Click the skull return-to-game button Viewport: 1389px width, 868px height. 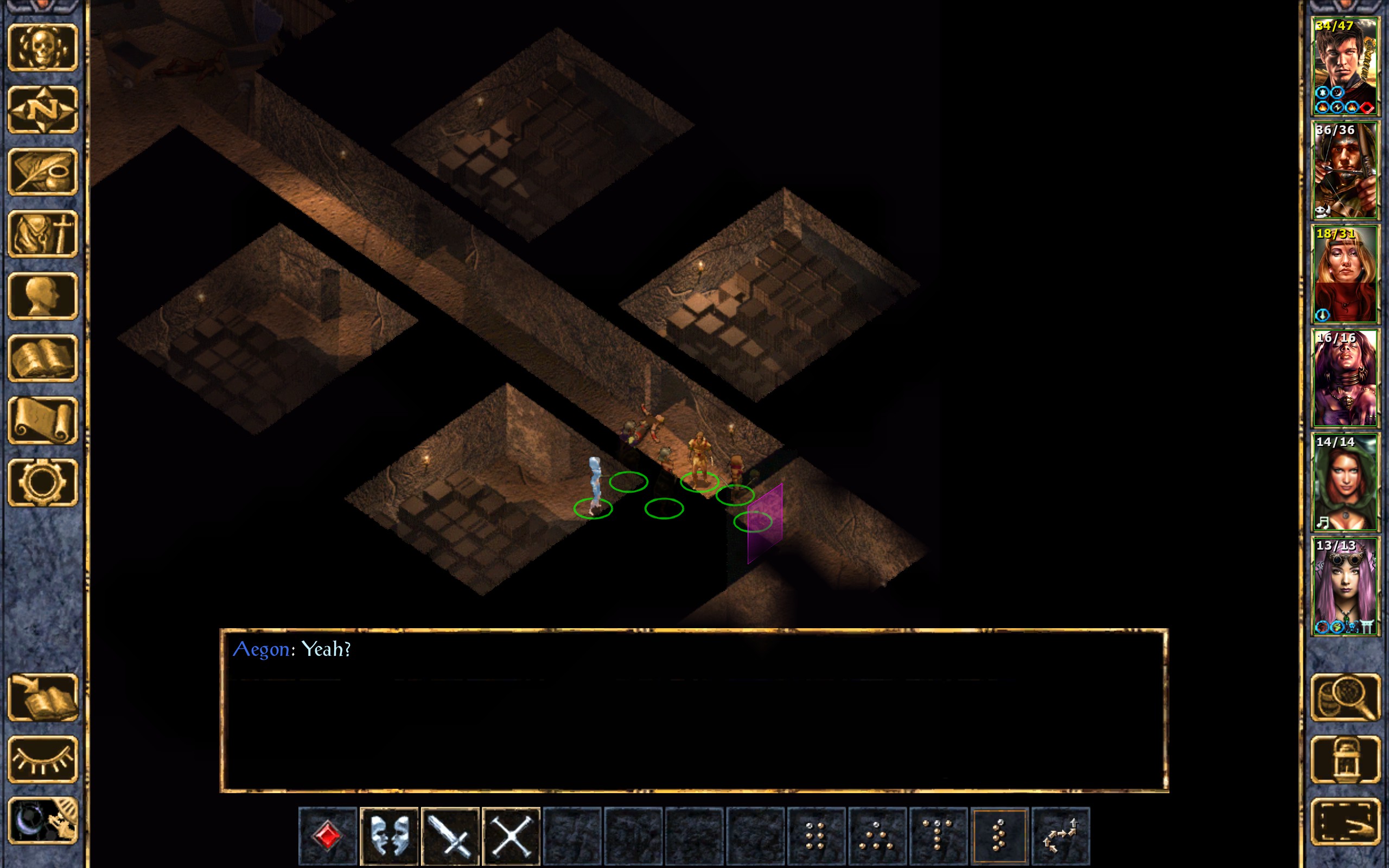click(x=43, y=48)
